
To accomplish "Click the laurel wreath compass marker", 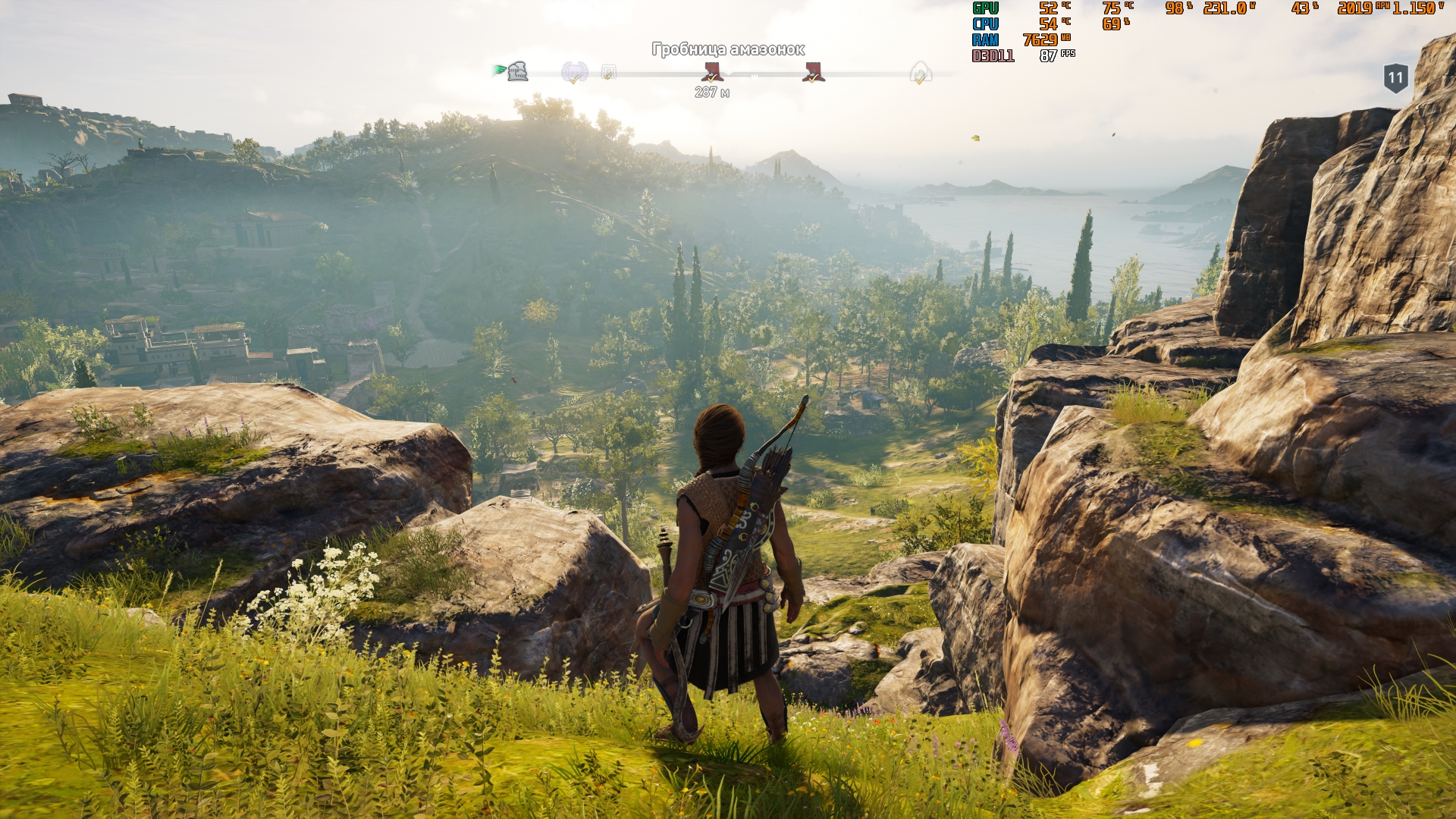I will [574, 73].
